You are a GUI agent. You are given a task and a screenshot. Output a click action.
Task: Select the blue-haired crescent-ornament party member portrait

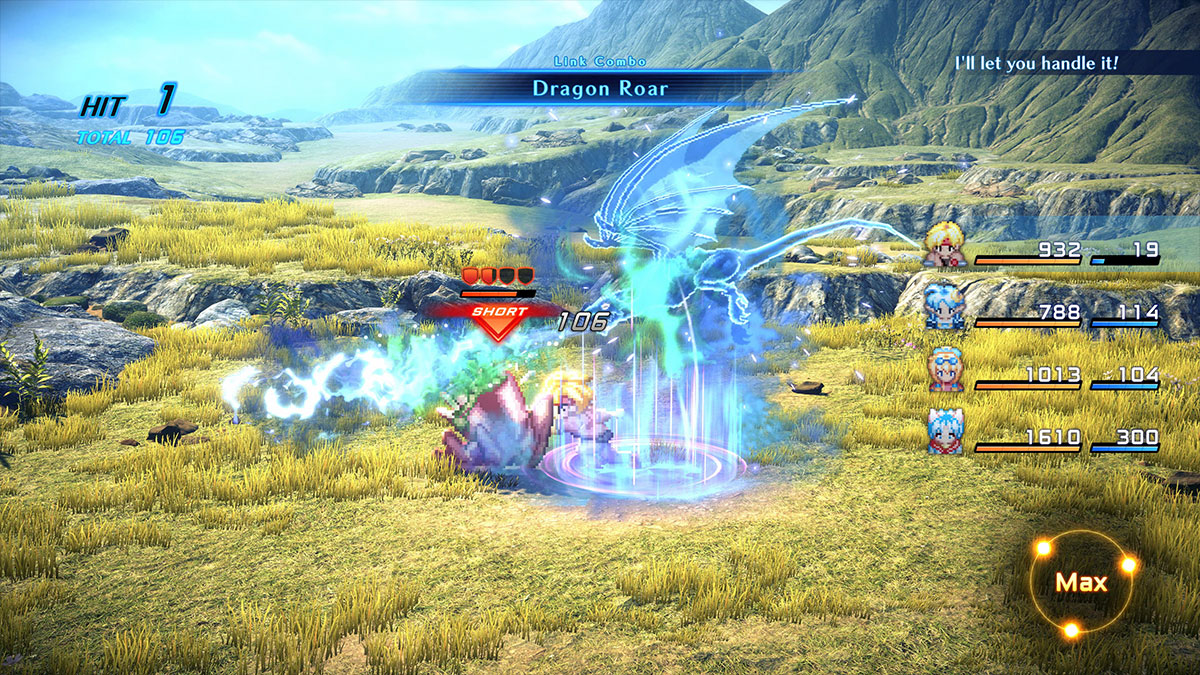coord(945,306)
